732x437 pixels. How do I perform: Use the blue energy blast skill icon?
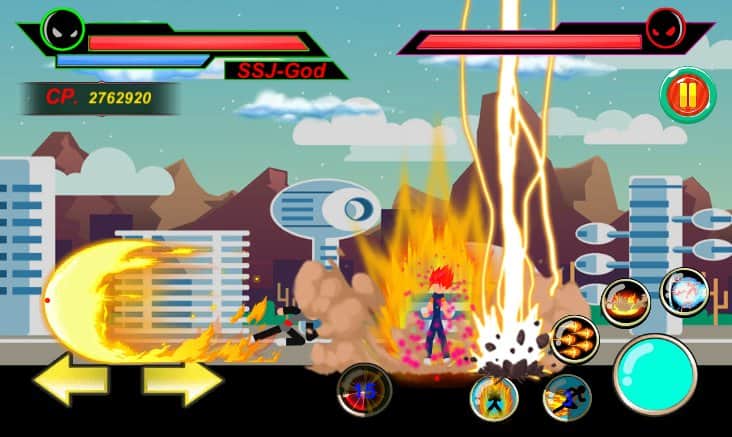684,292
